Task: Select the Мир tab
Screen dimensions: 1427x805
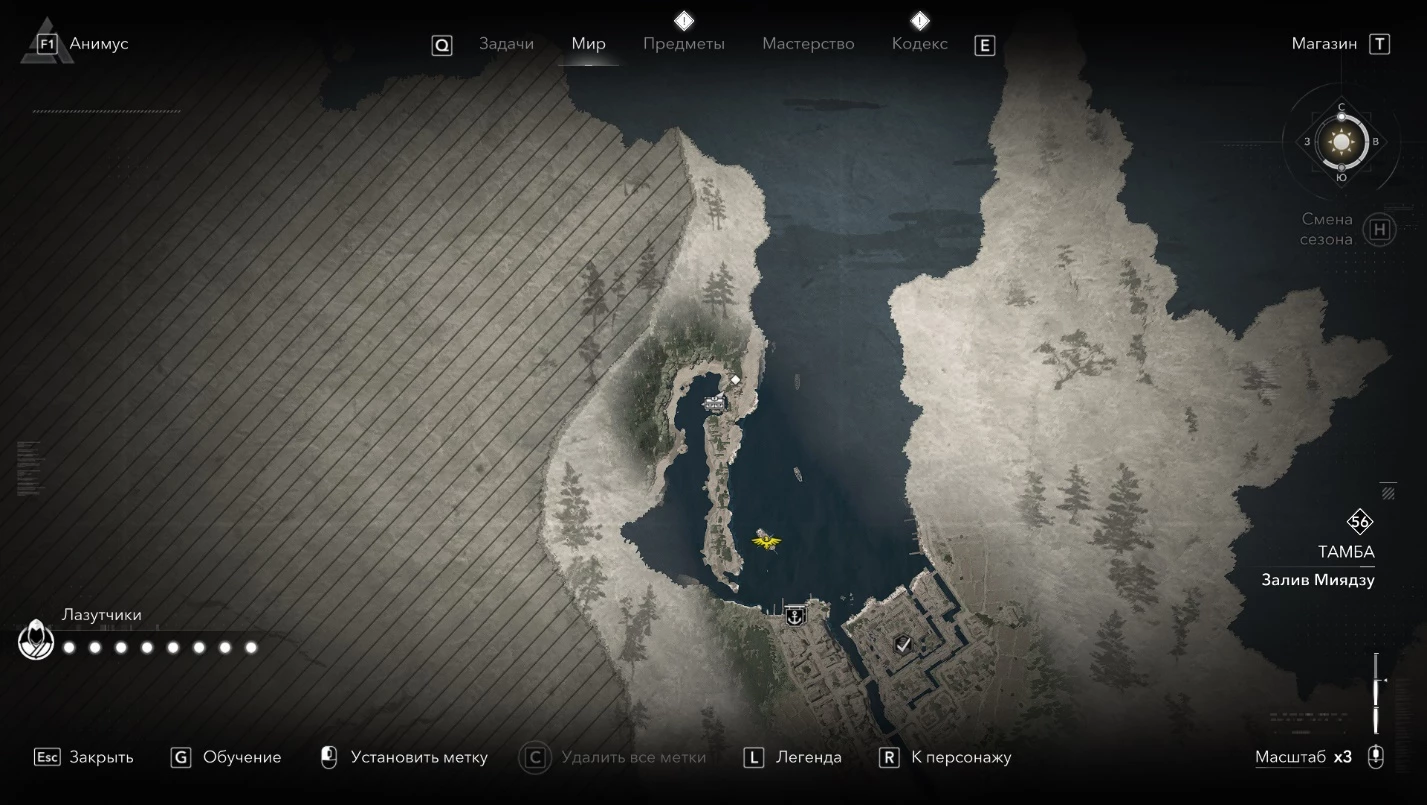Action: click(588, 44)
